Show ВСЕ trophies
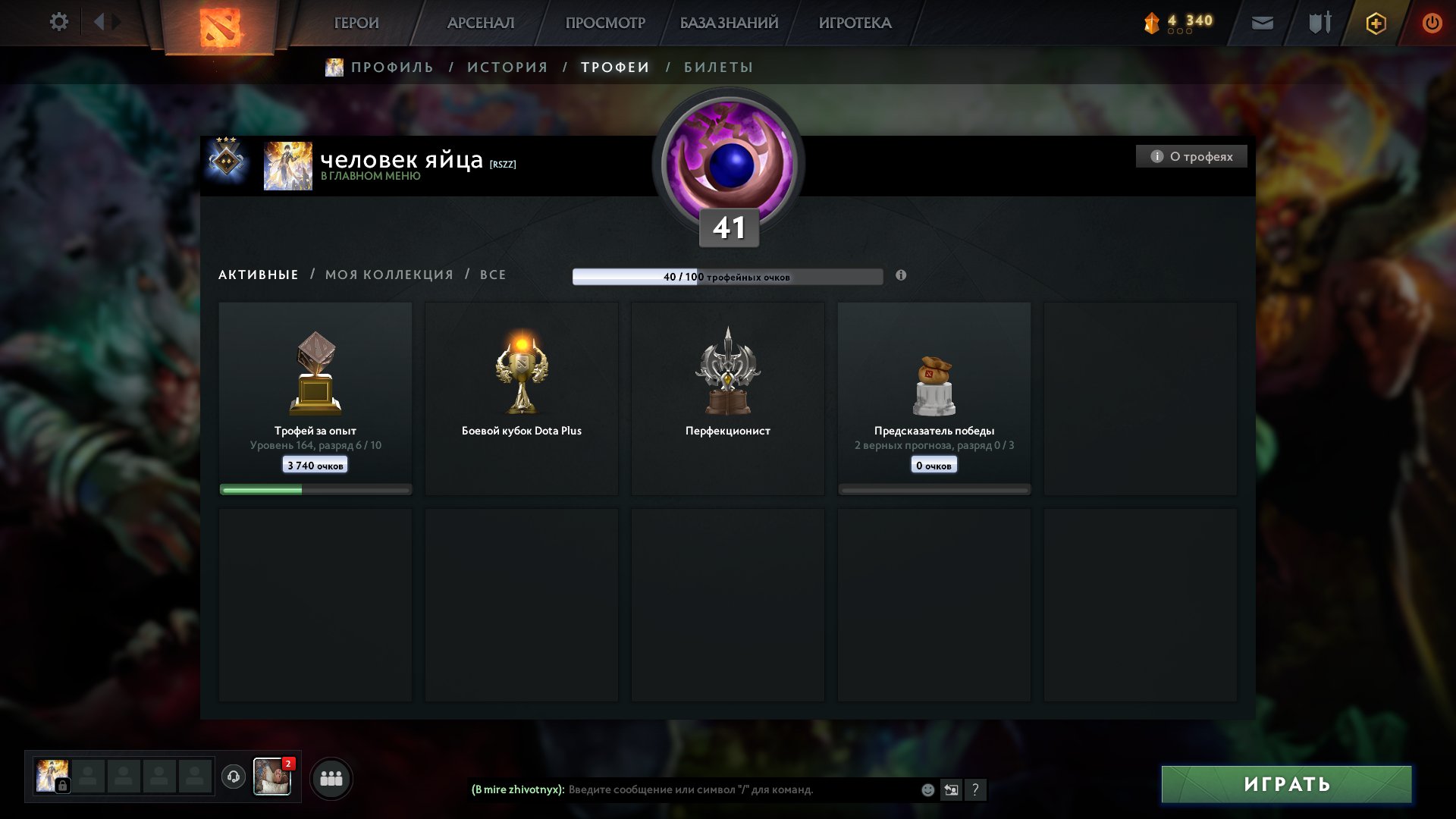Viewport: 1456px width, 819px height. click(x=493, y=275)
